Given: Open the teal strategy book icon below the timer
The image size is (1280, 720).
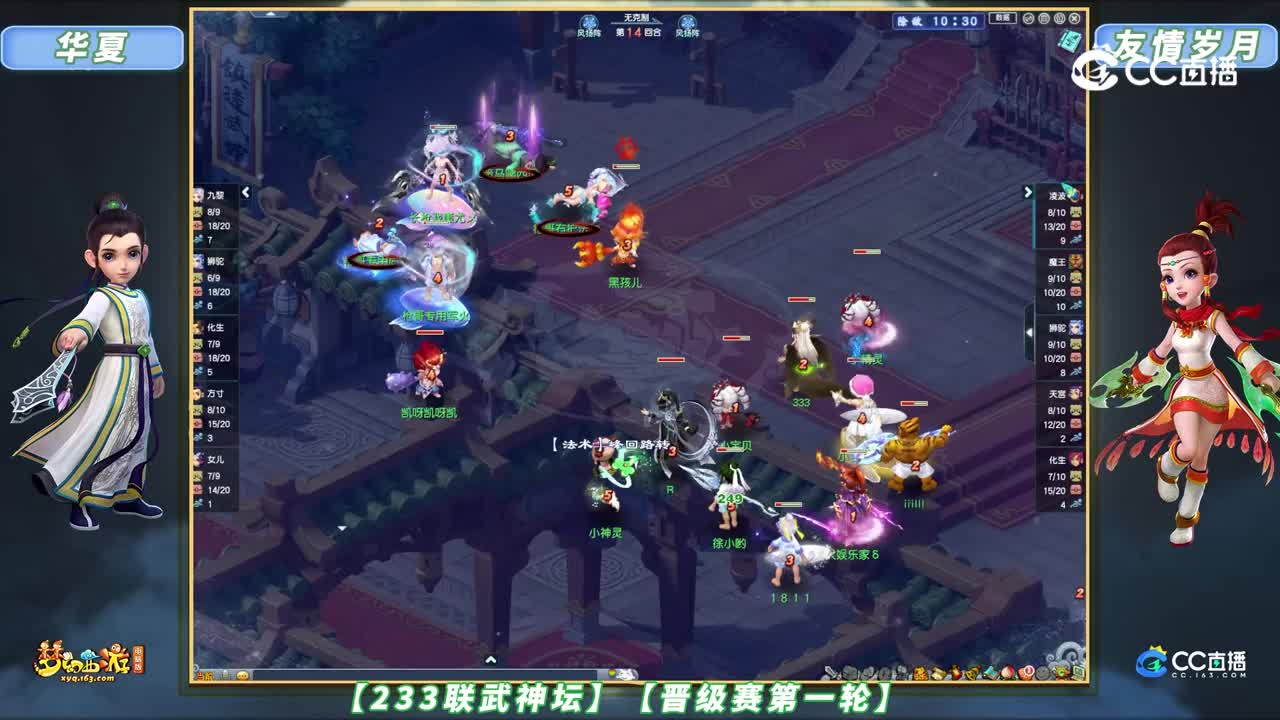Looking at the screenshot, I should tap(1068, 41).
